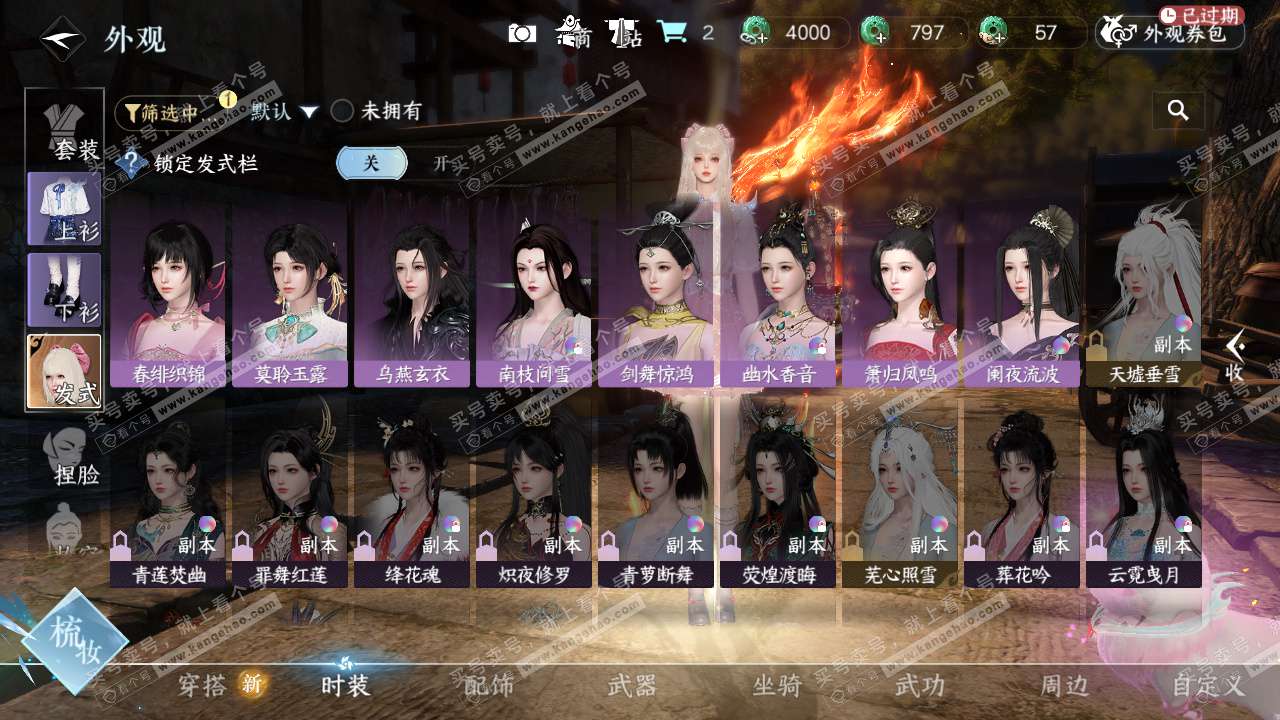Open the camera photo mode
Image resolution: width=1280 pixels, height=720 pixels.
pos(522,33)
